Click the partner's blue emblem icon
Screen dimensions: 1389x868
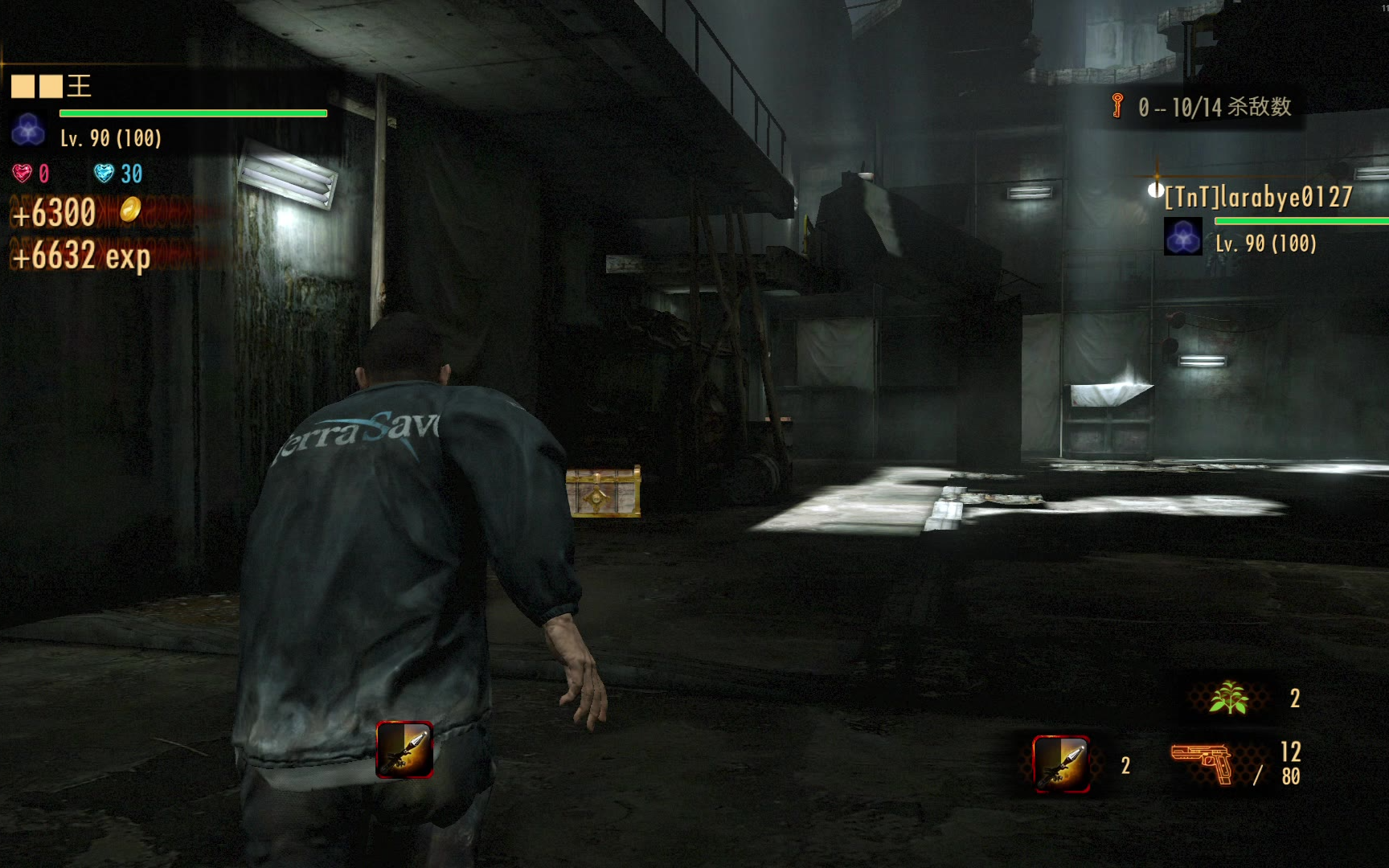point(1182,238)
